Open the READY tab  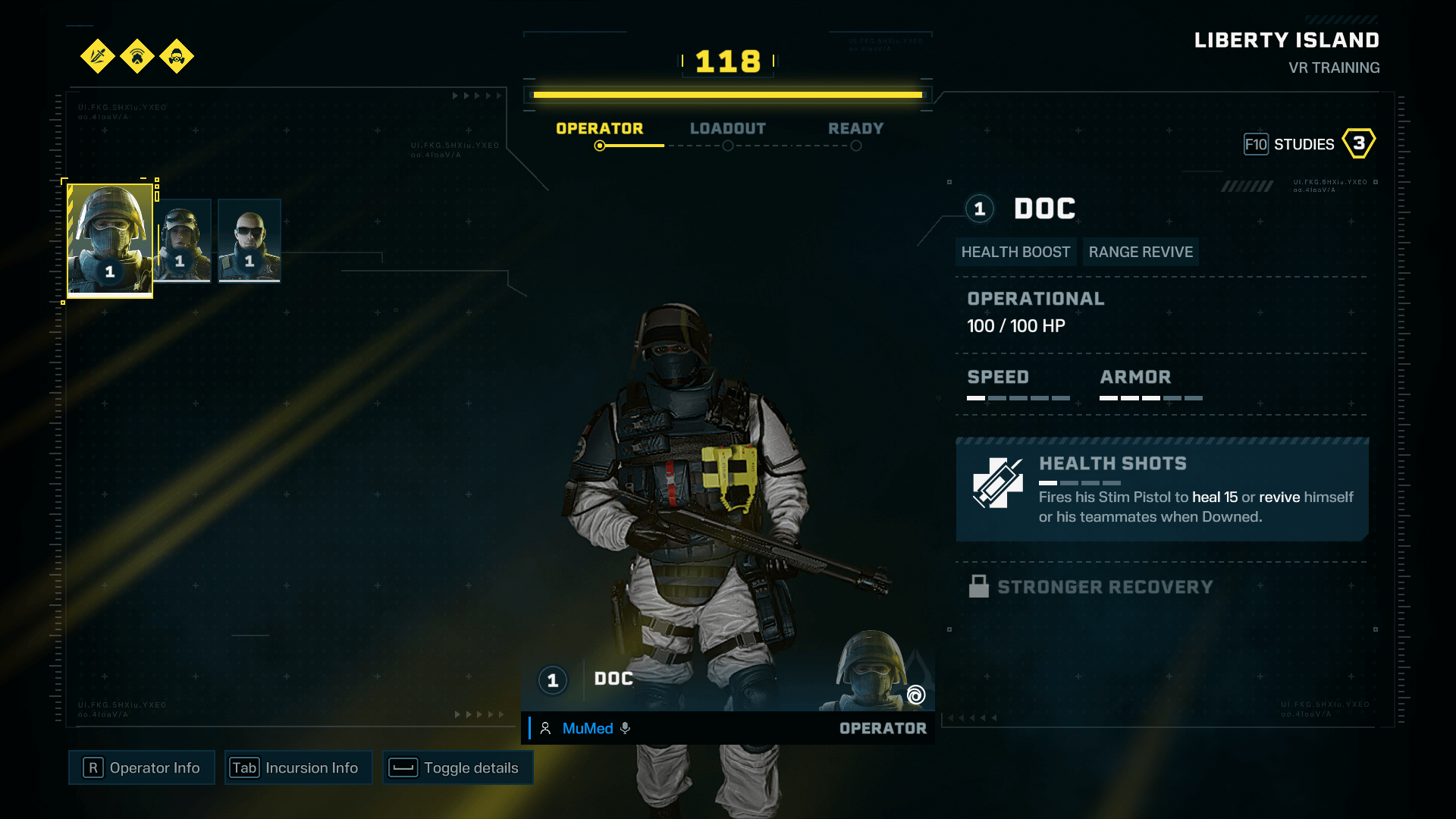[855, 128]
